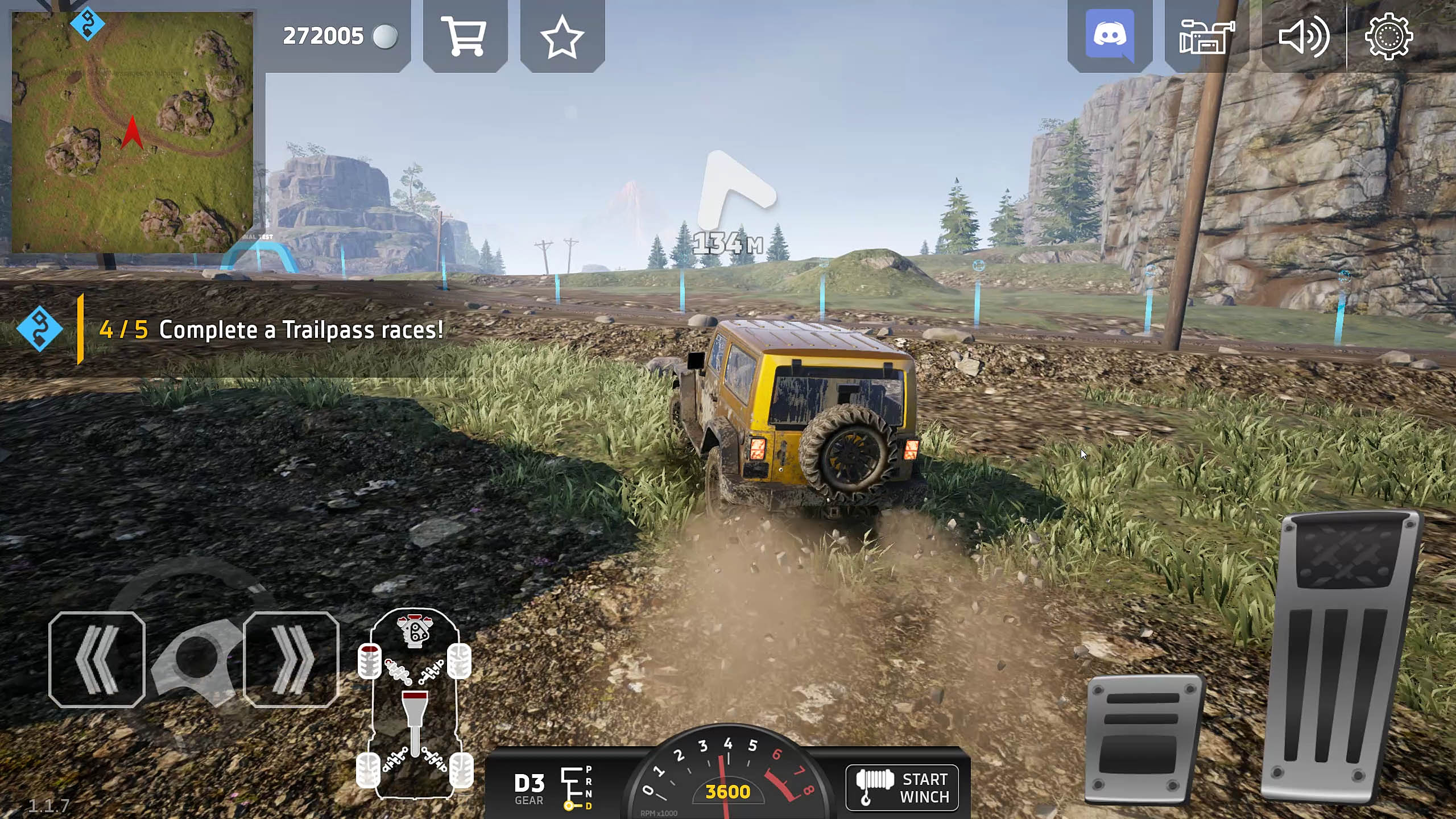Open the PRND gear shifter selector

[576, 788]
